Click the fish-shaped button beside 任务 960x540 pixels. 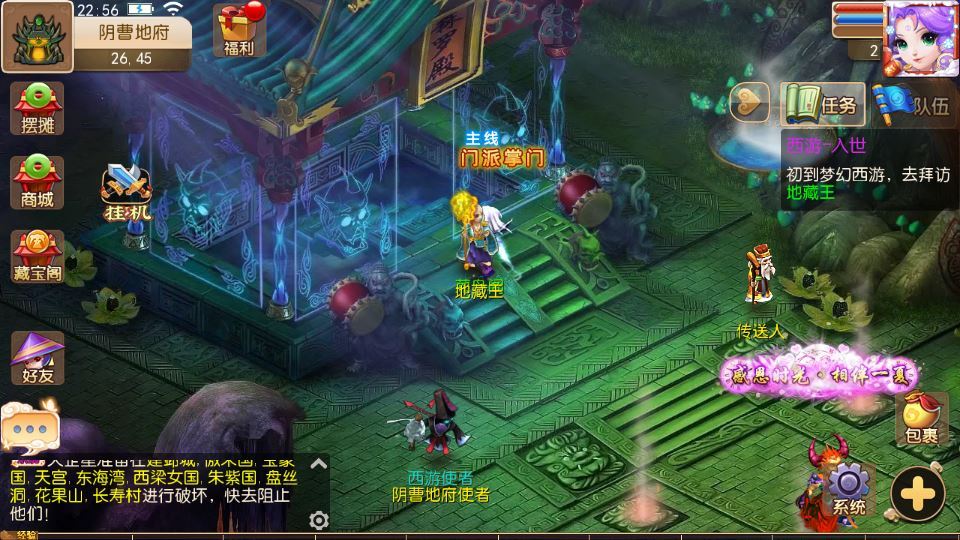[x=750, y=102]
